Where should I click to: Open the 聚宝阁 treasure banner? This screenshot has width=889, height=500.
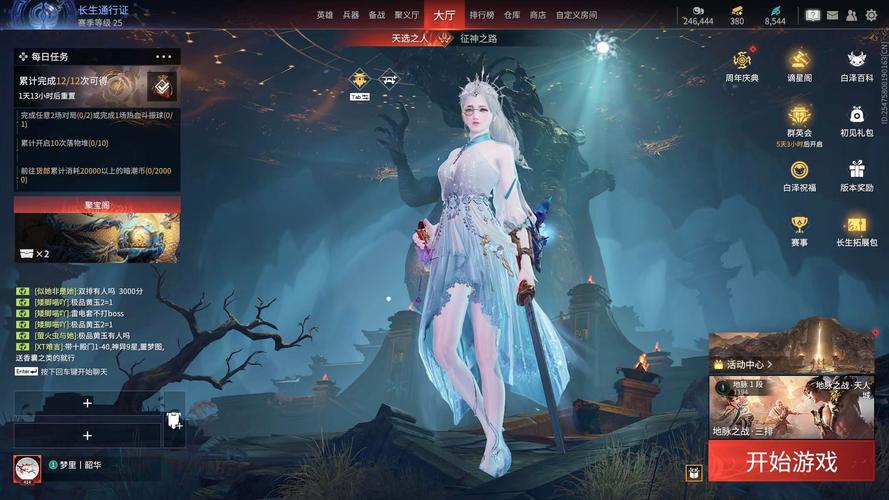[97, 230]
